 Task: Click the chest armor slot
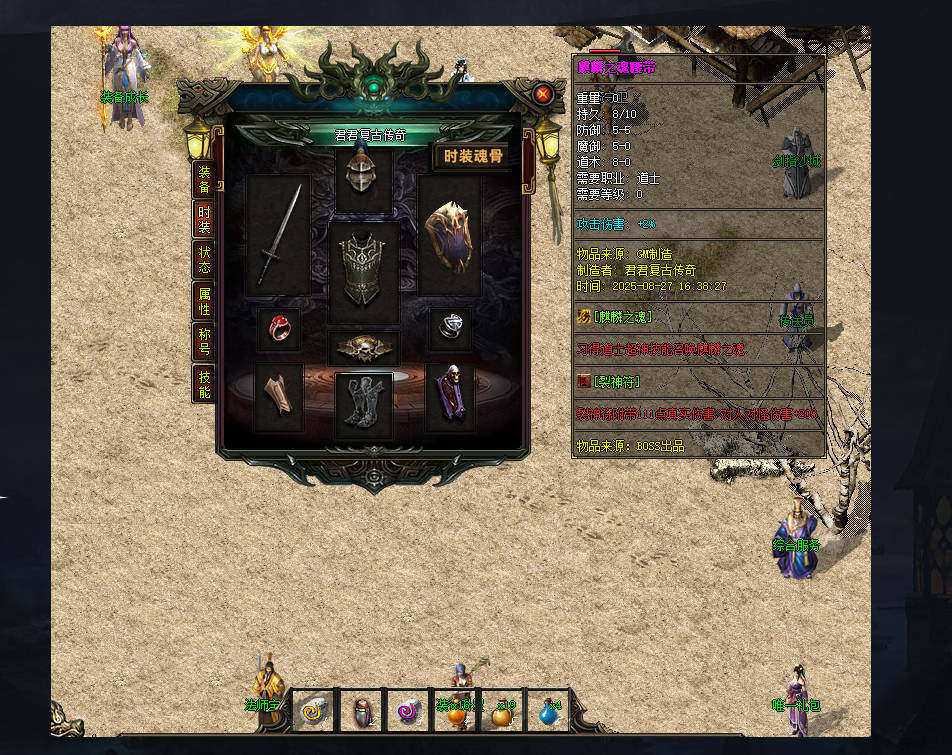point(364,269)
